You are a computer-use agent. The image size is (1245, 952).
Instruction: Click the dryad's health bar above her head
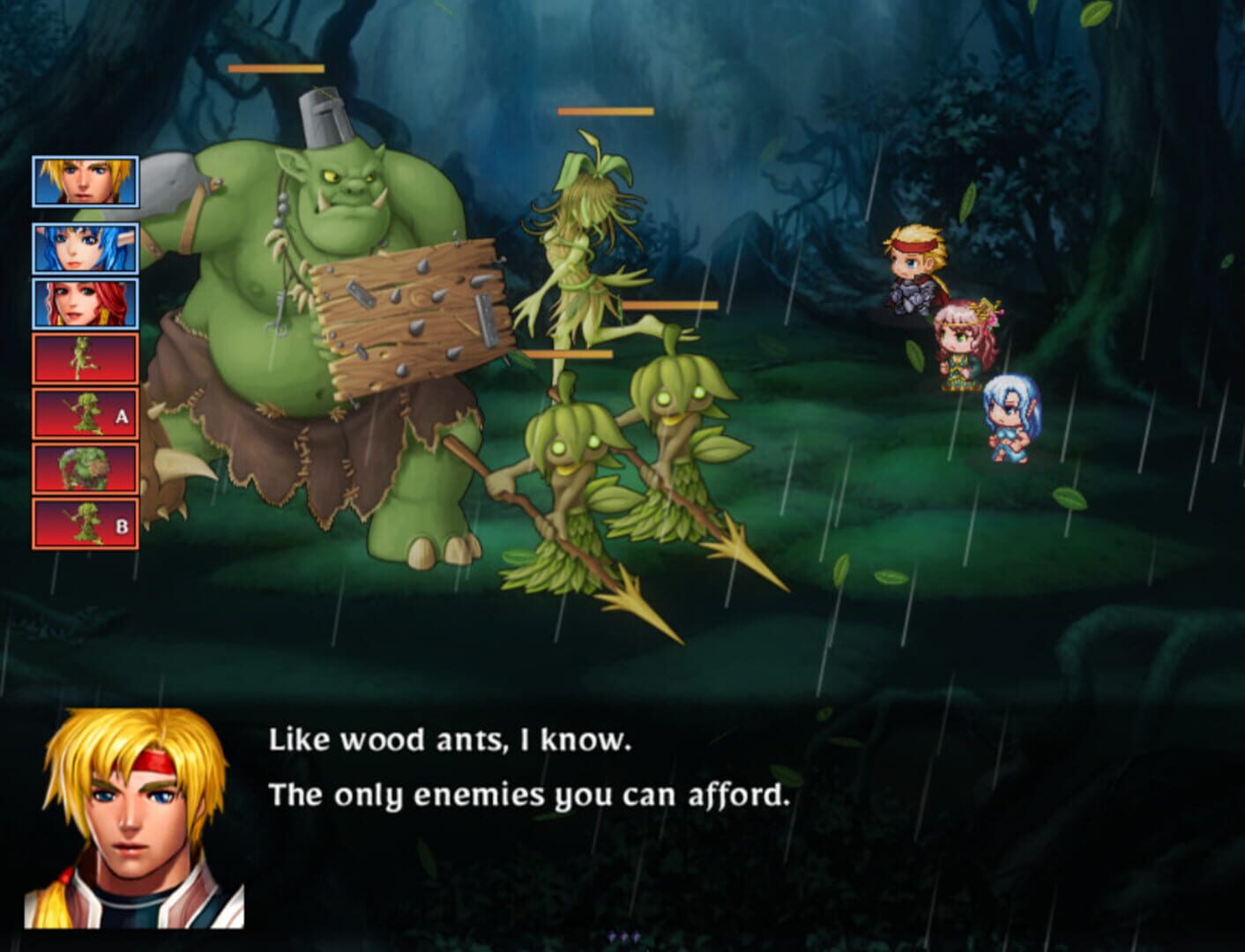604,111
